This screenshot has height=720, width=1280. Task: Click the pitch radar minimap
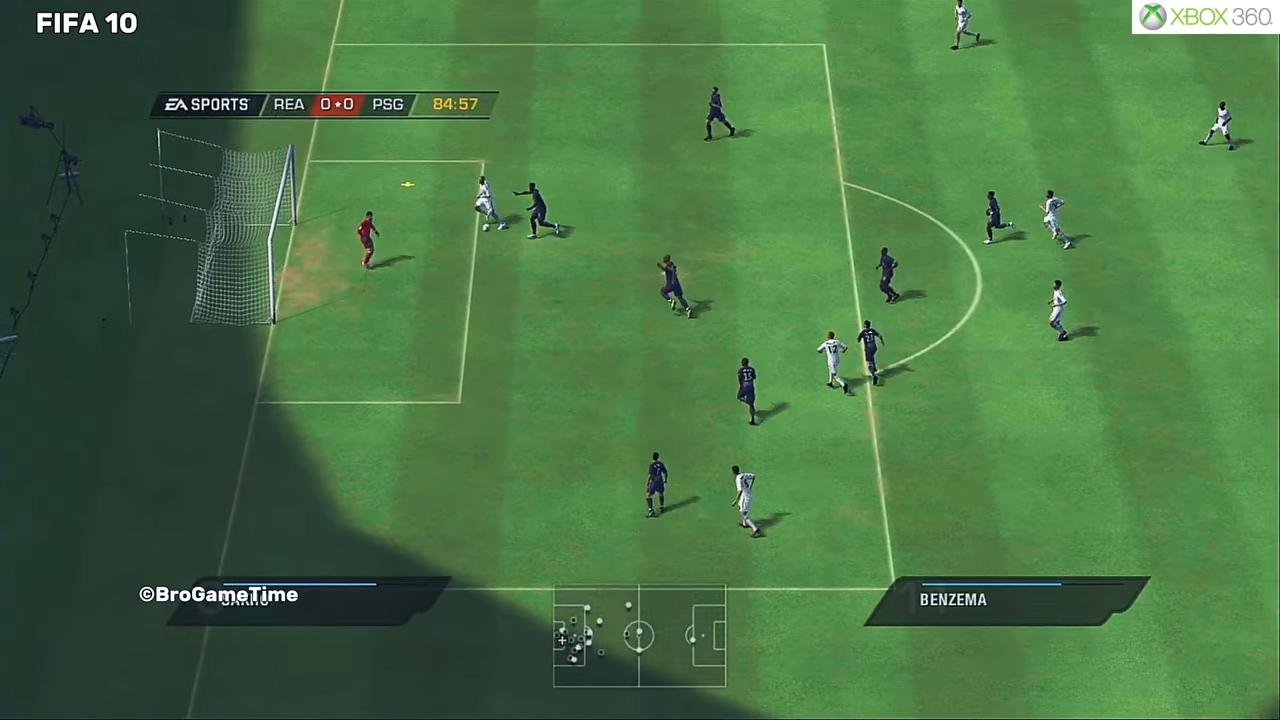pyautogui.click(x=640, y=636)
